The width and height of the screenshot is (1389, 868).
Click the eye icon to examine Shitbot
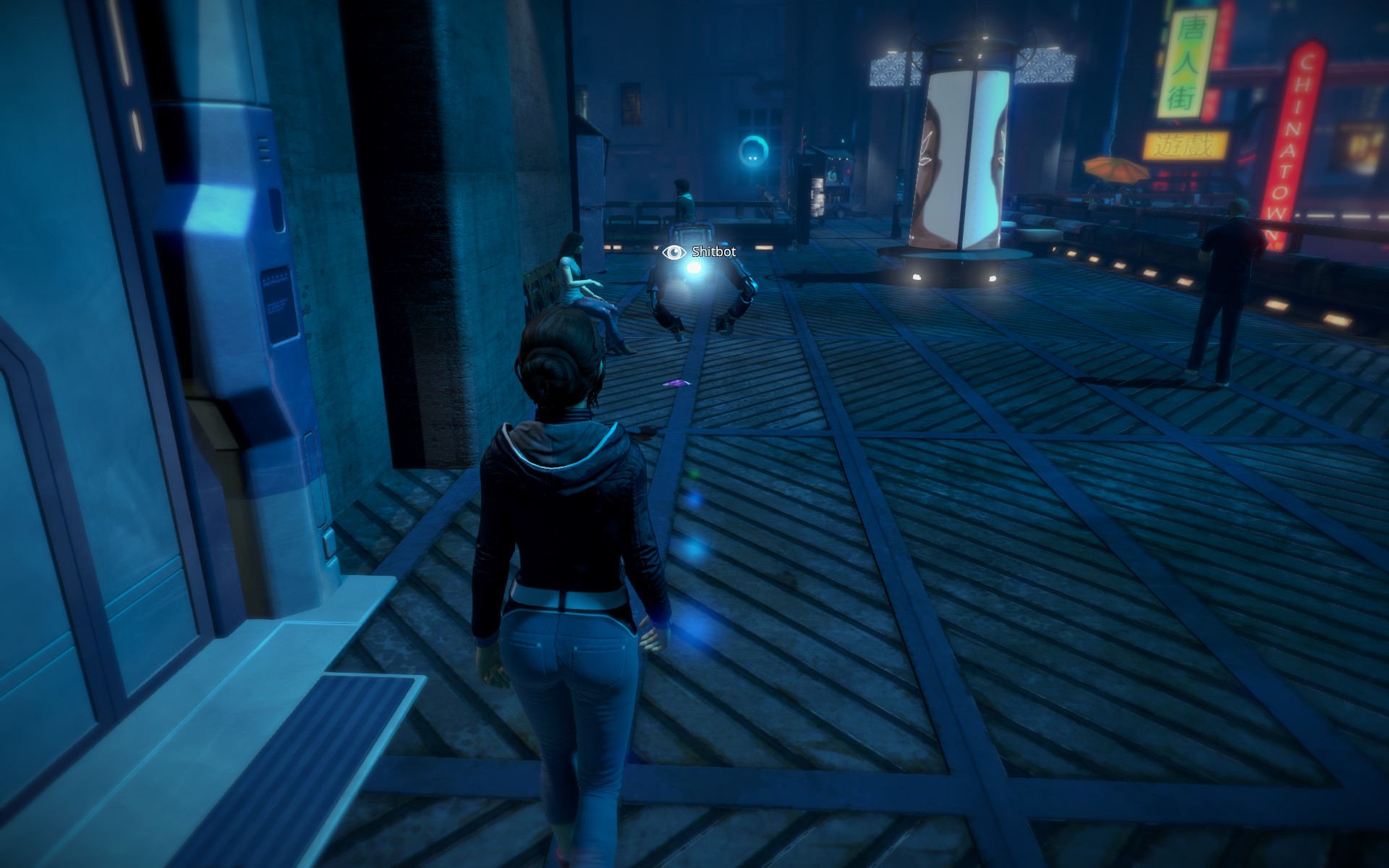pos(674,252)
